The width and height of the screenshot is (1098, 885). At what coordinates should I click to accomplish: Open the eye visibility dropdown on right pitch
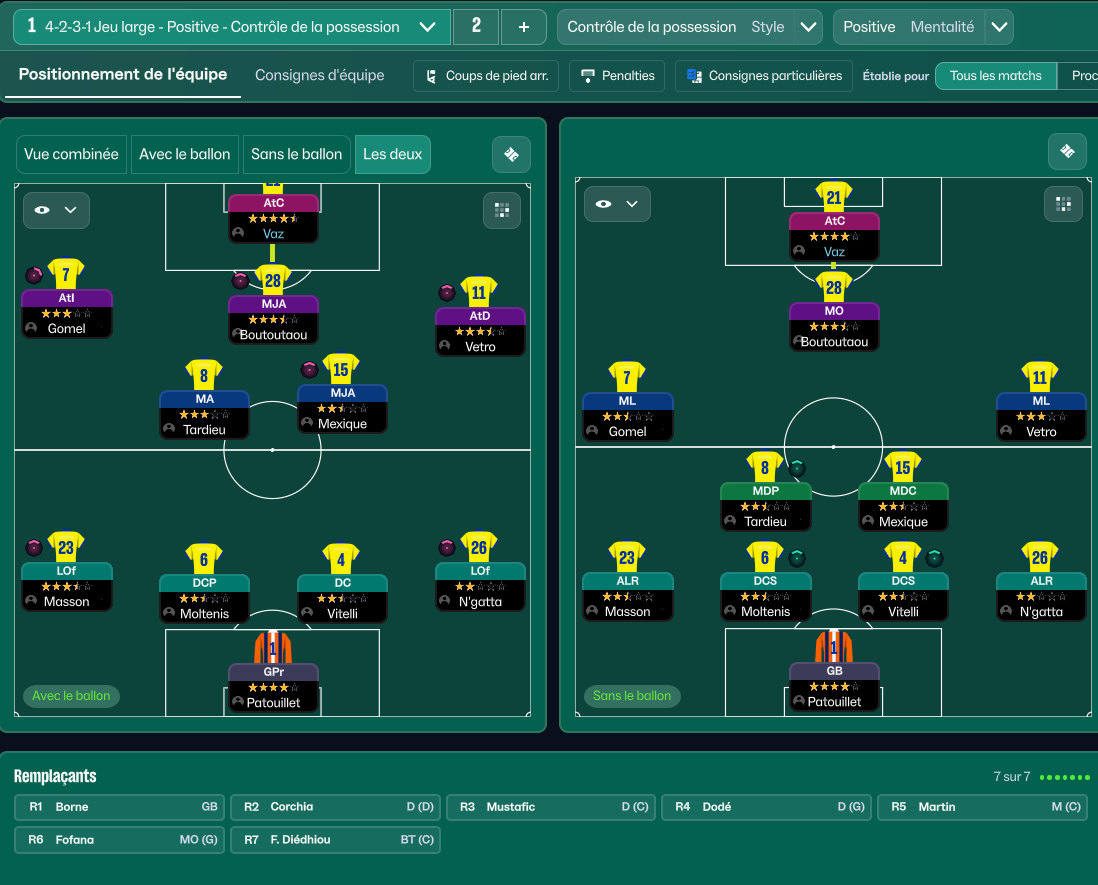617,204
